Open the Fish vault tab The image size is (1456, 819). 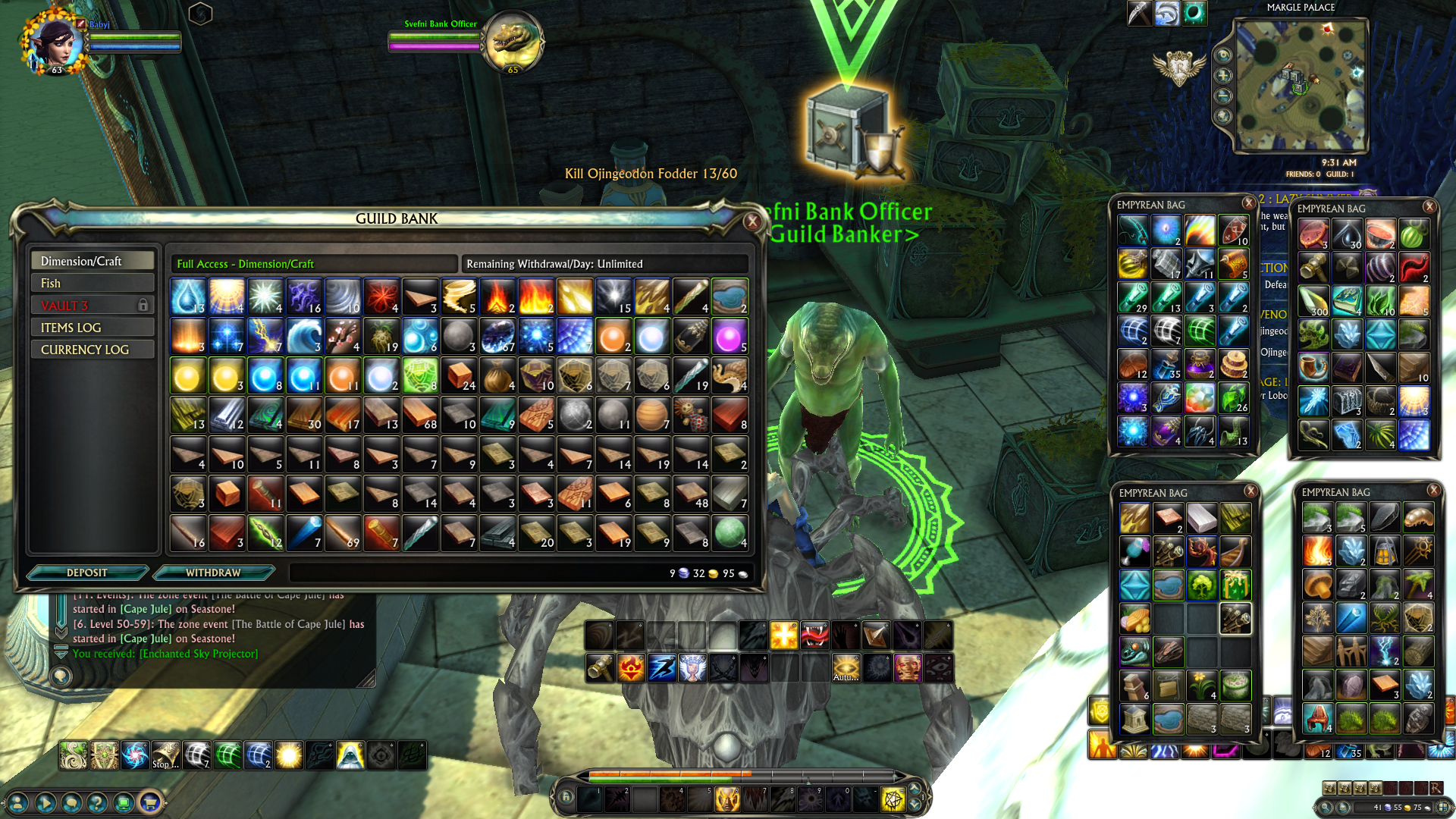click(x=92, y=283)
